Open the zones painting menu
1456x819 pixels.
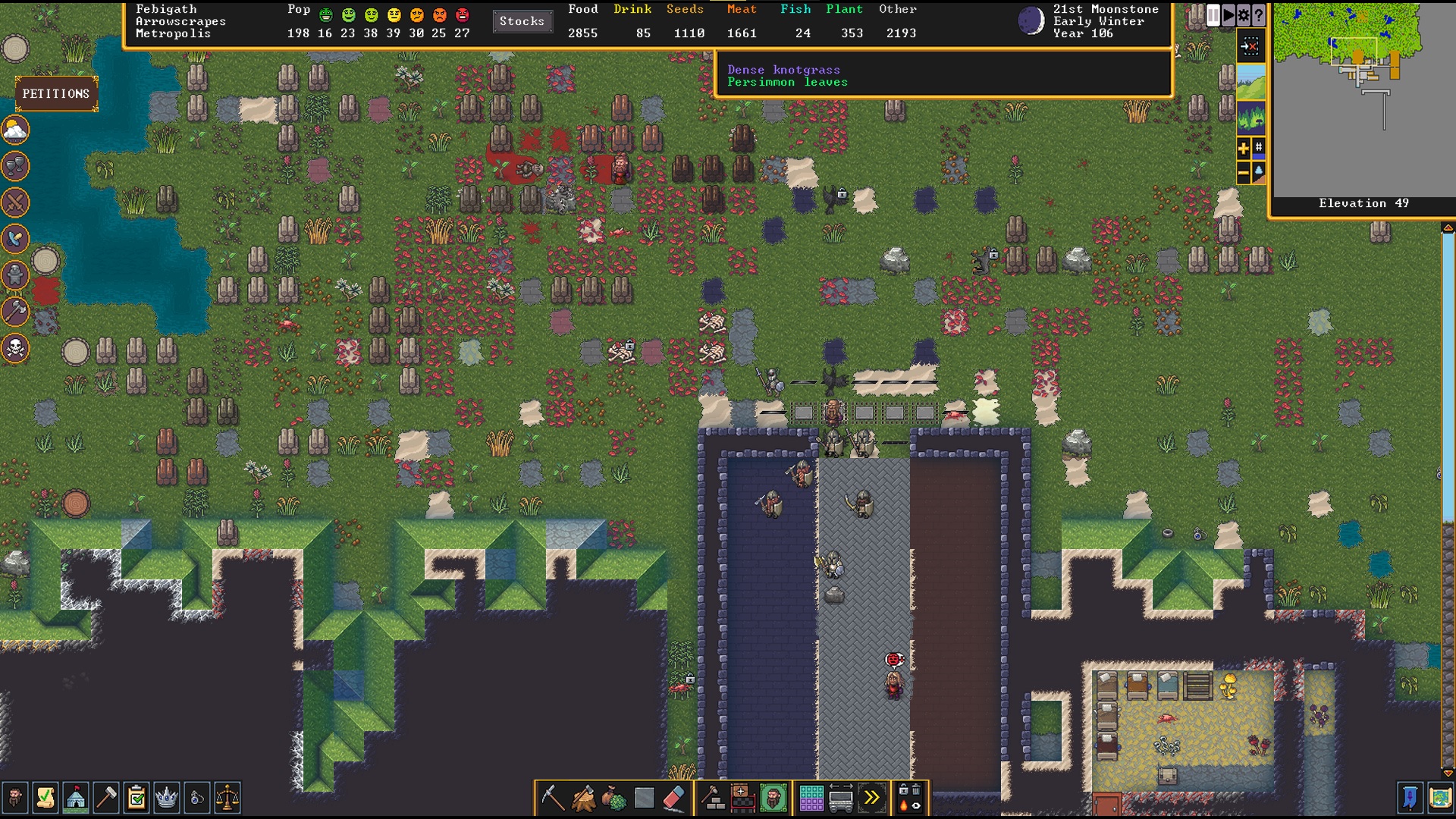tap(811, 797)
